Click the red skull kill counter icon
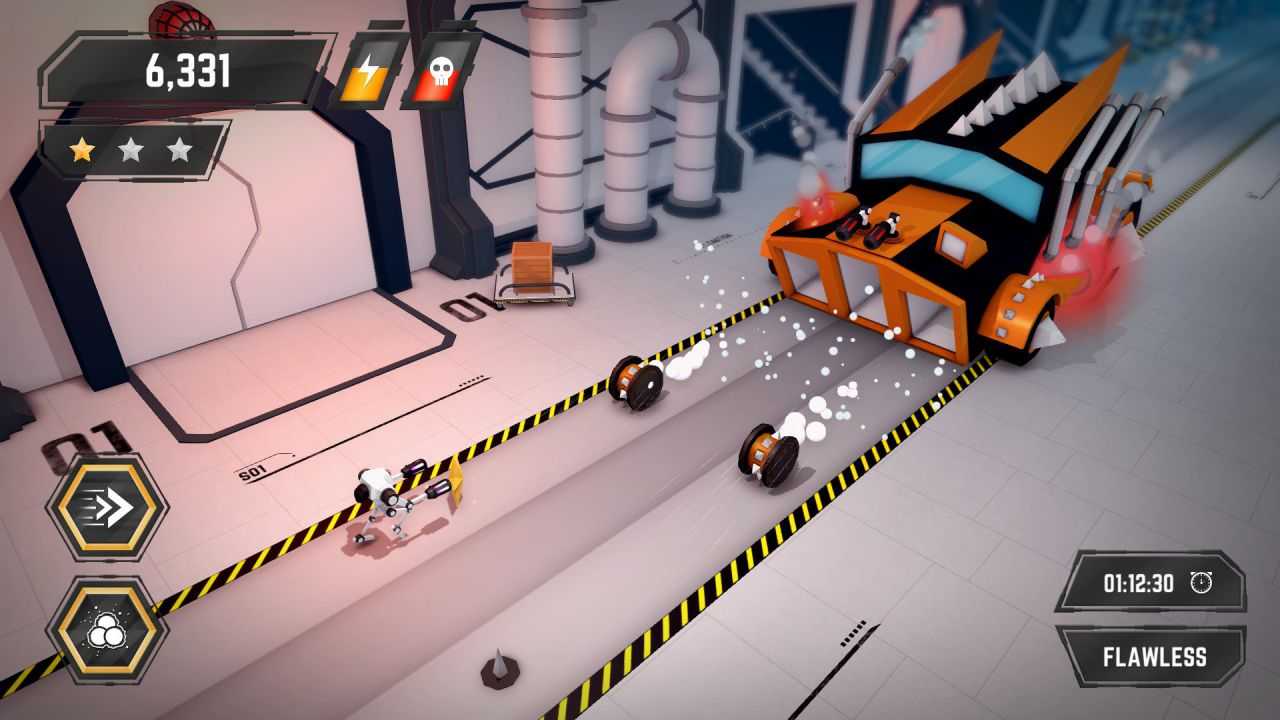 (440, 71)
